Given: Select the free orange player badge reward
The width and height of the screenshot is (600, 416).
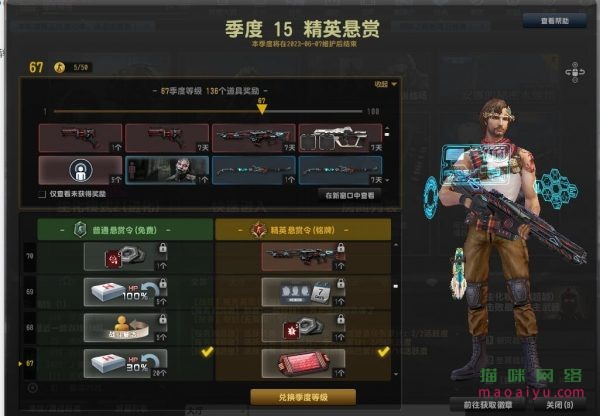Looking at the screenshot, I should (x=125, y=326).
